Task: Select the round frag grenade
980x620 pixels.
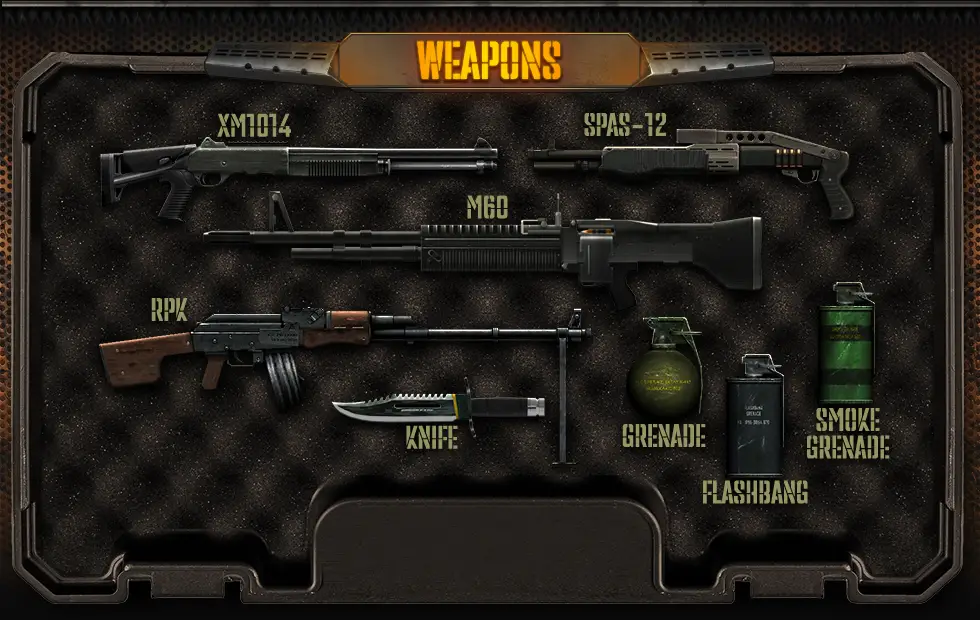Action: [659, 377]
